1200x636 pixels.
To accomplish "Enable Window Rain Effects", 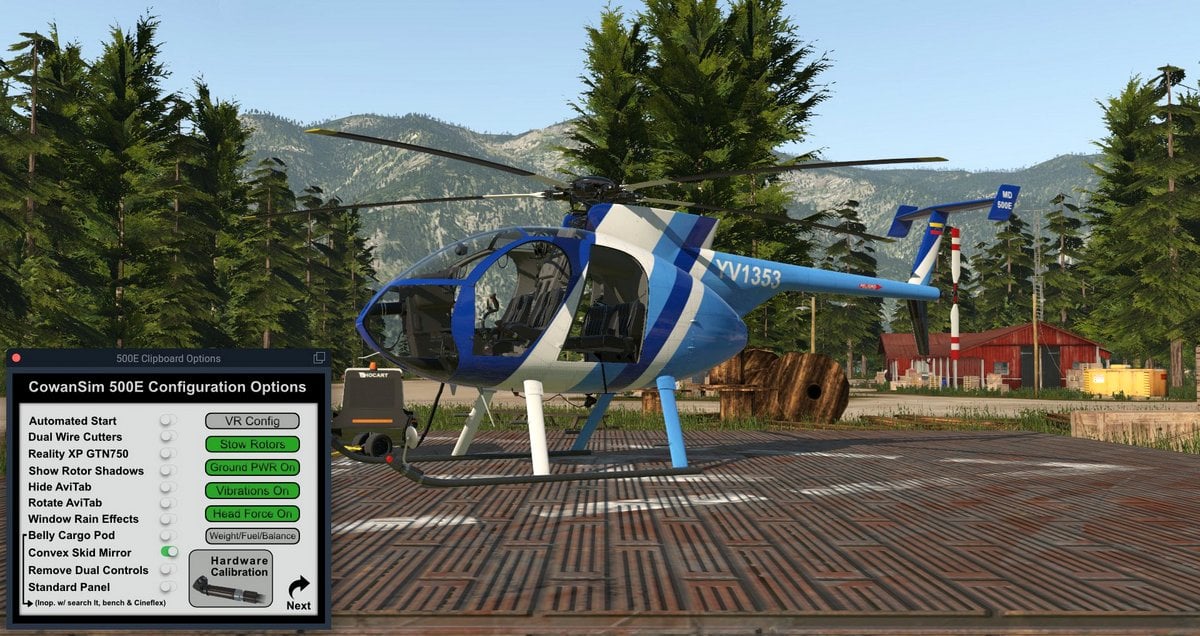I will point(169,519).
